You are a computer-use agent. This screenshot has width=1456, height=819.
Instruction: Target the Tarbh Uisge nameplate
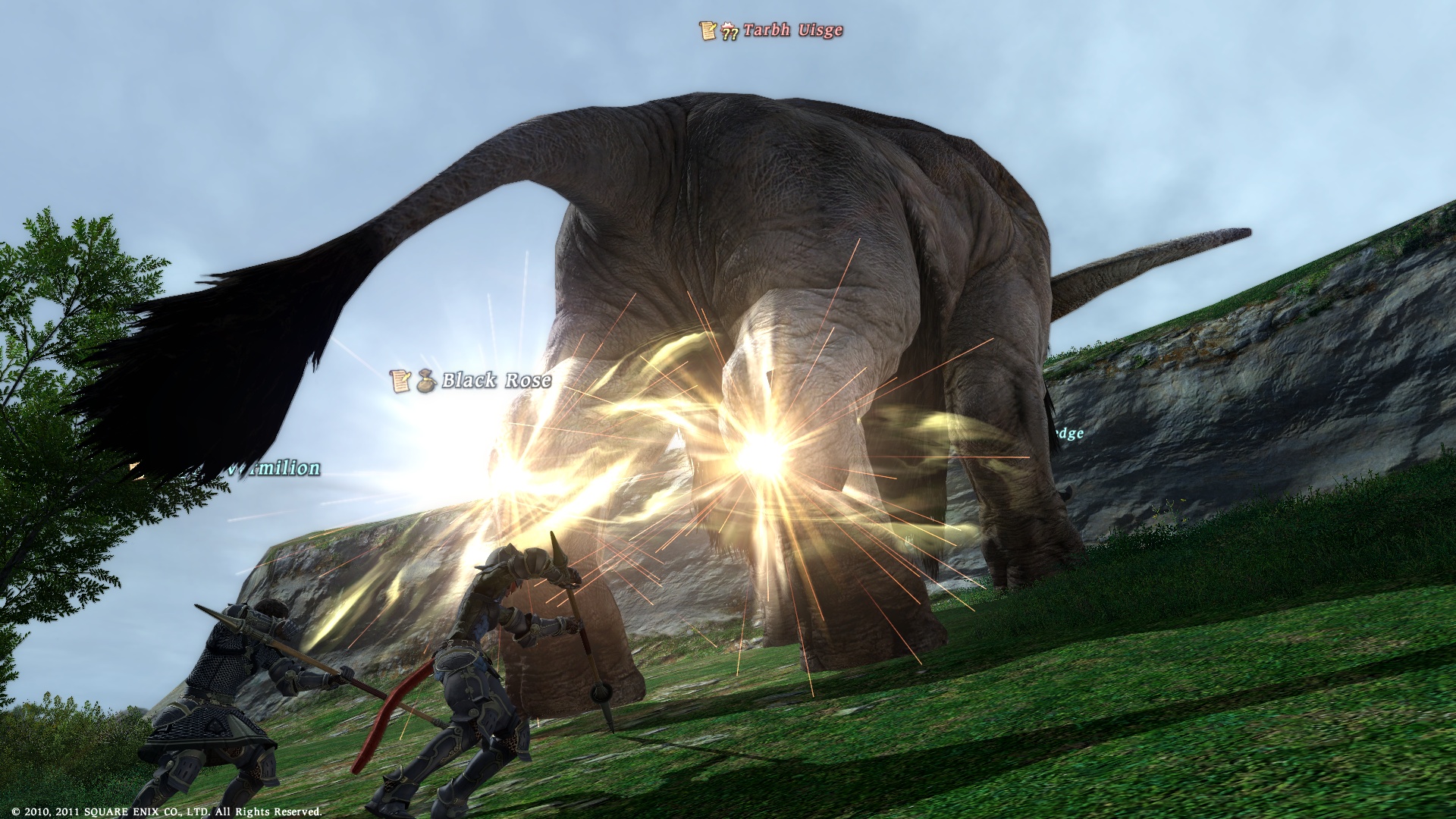(792, 30)
